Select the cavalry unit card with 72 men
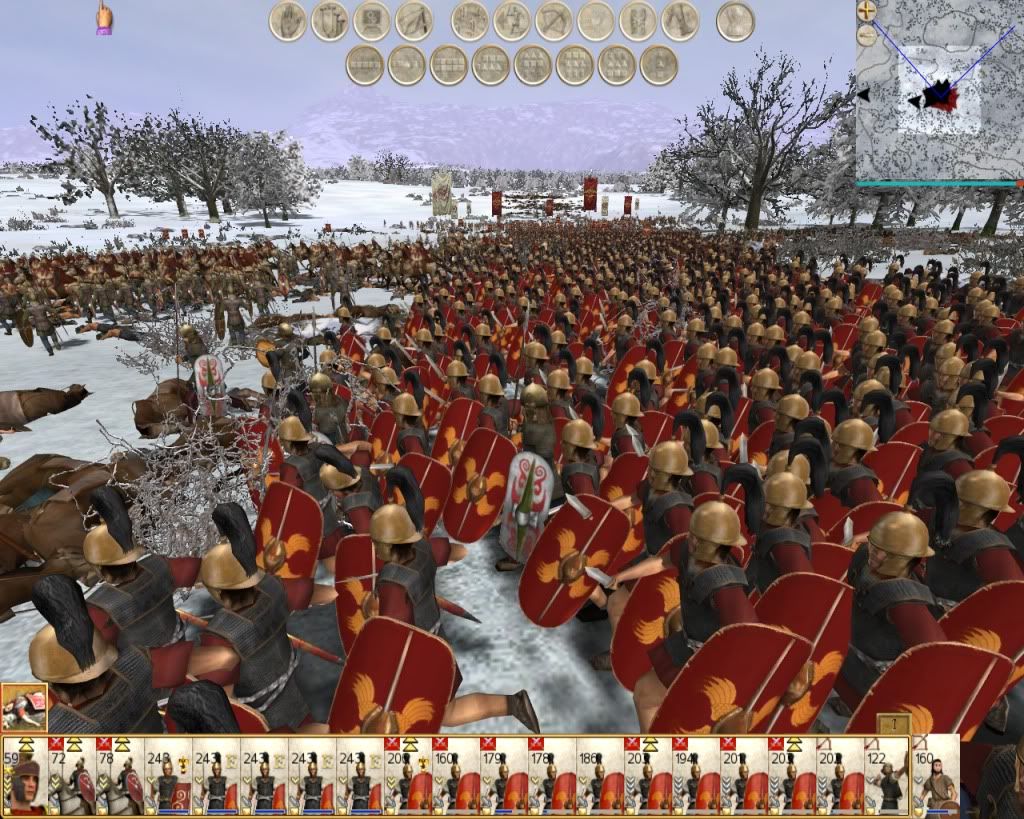This screenshot has width=1024, height=819. (x=72, y=776)
